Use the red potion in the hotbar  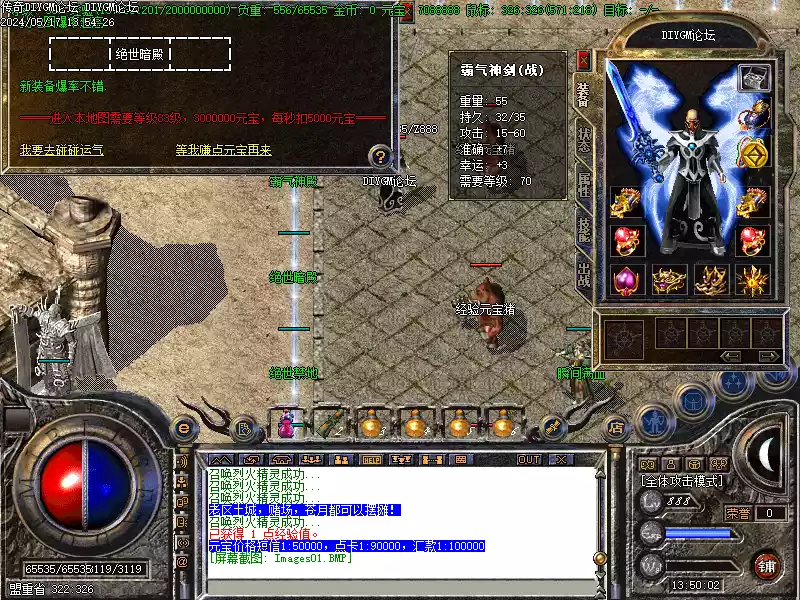[288, 424]
